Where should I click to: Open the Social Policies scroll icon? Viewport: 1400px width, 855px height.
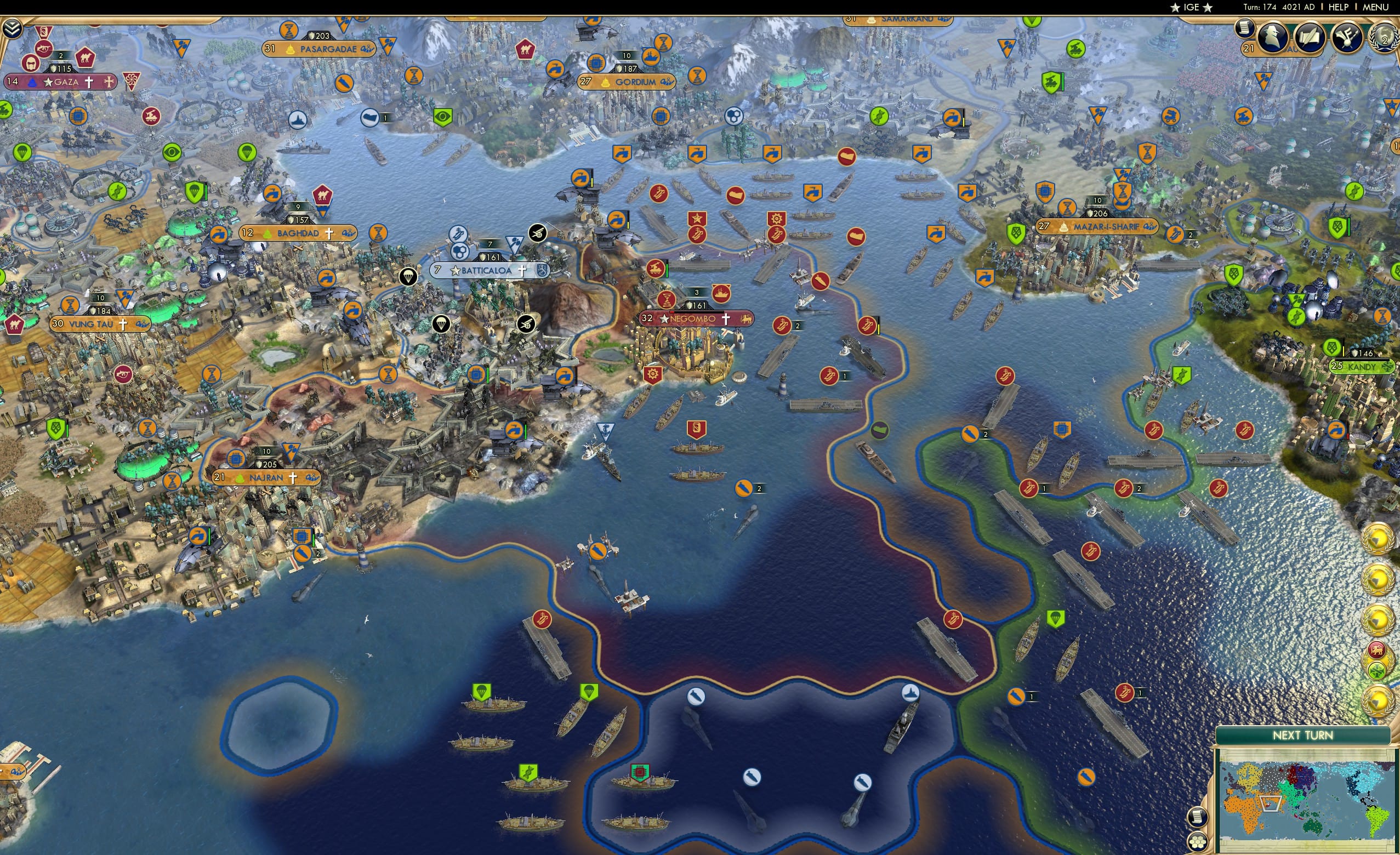pos(1310,38)
